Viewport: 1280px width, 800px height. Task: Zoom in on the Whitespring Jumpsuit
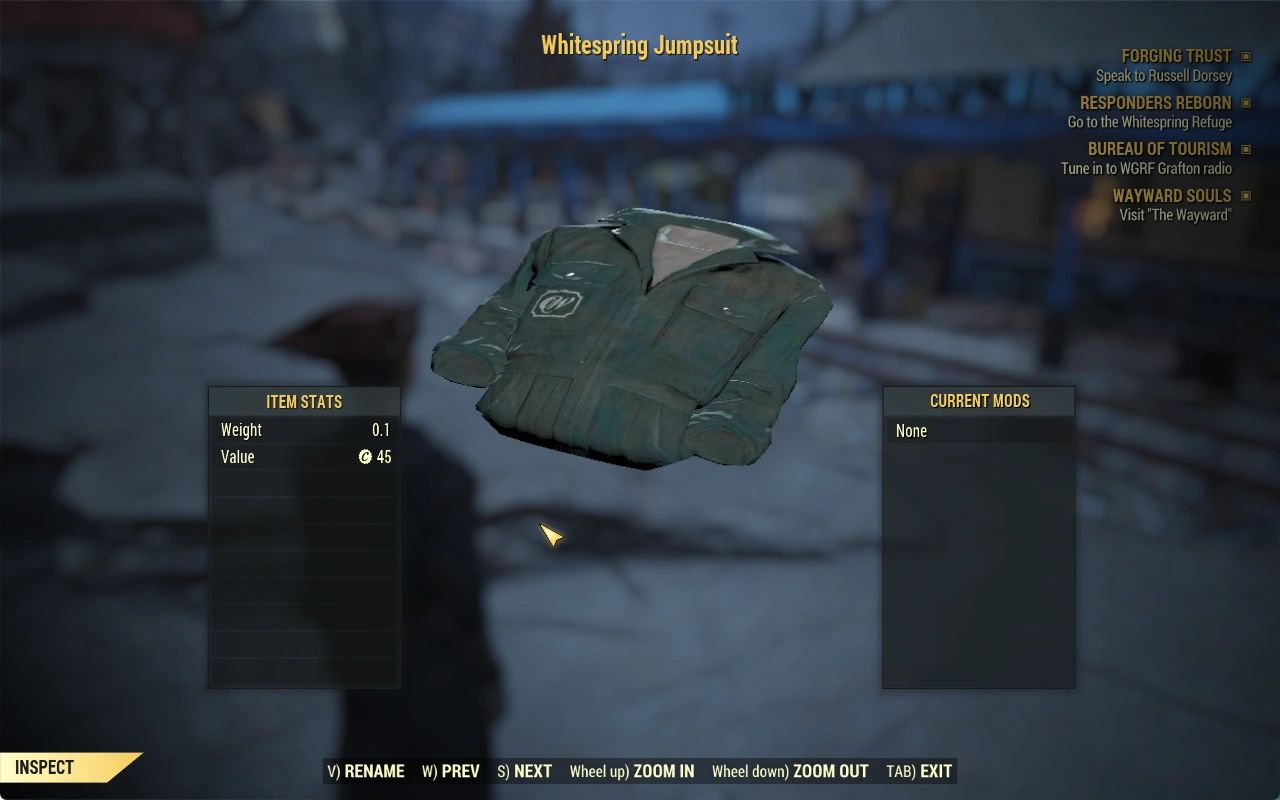click(632, 771)
